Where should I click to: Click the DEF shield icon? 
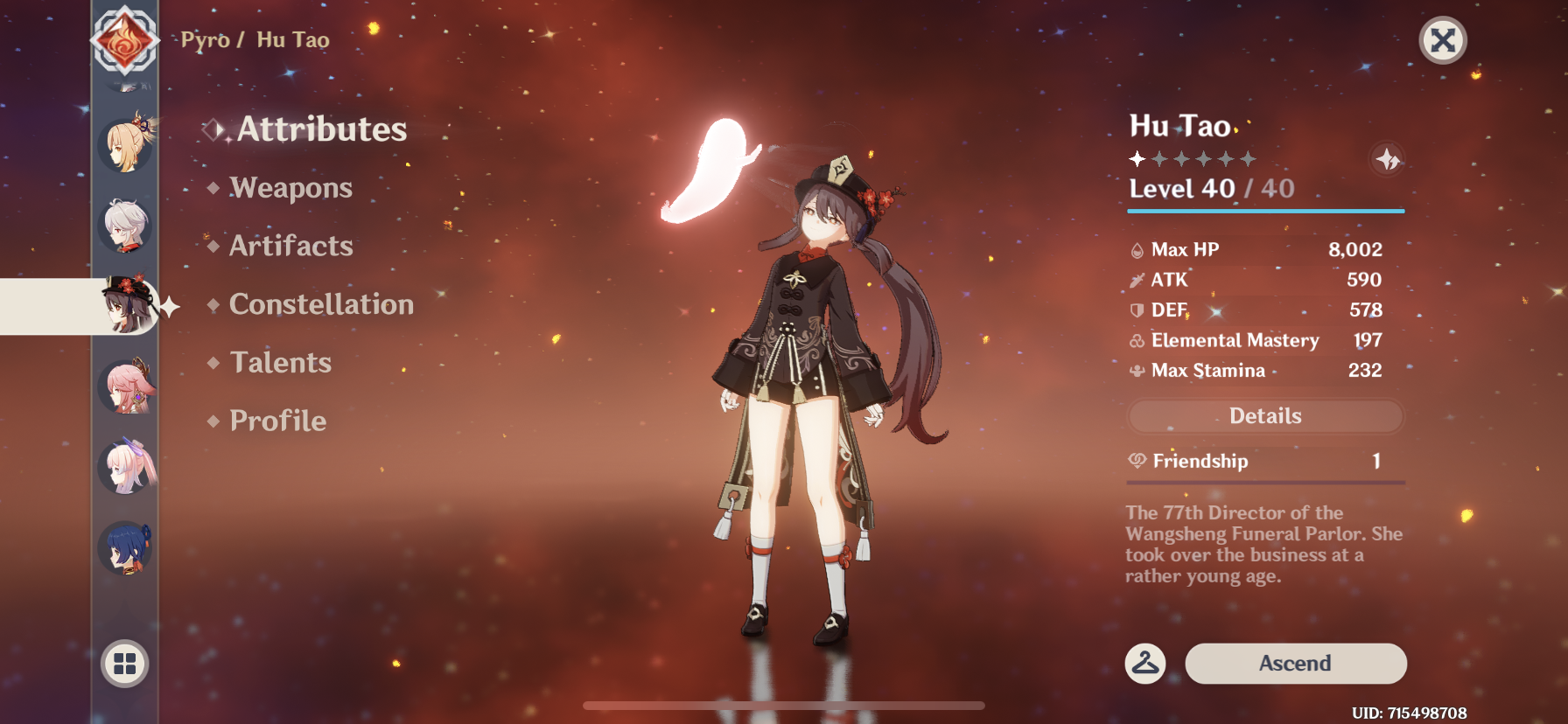coord(1137,310)
